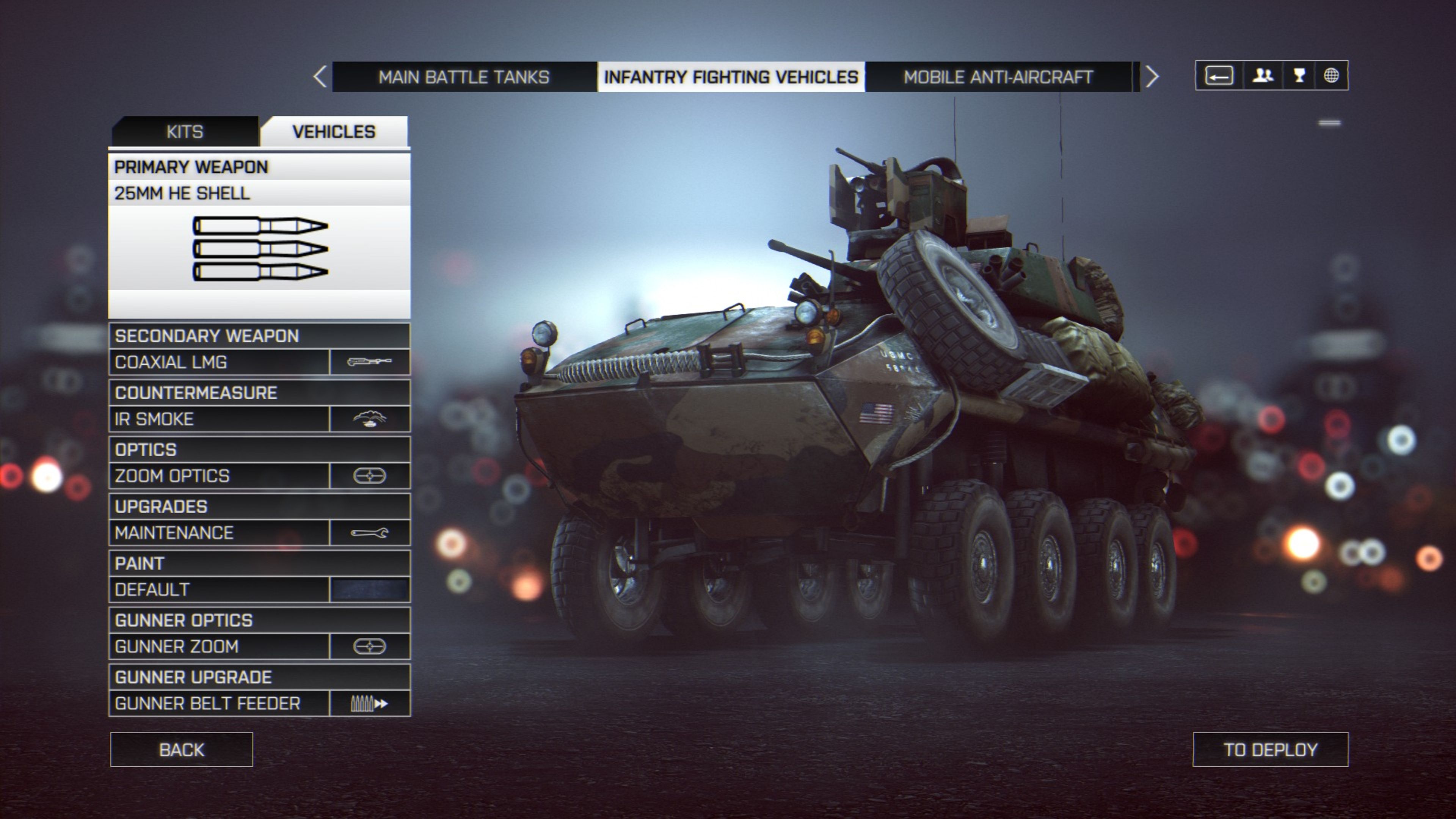The image size is (1456, 819).
Task: Switch to Mobile Anti-Aircraft category
Action: point(998,77)
